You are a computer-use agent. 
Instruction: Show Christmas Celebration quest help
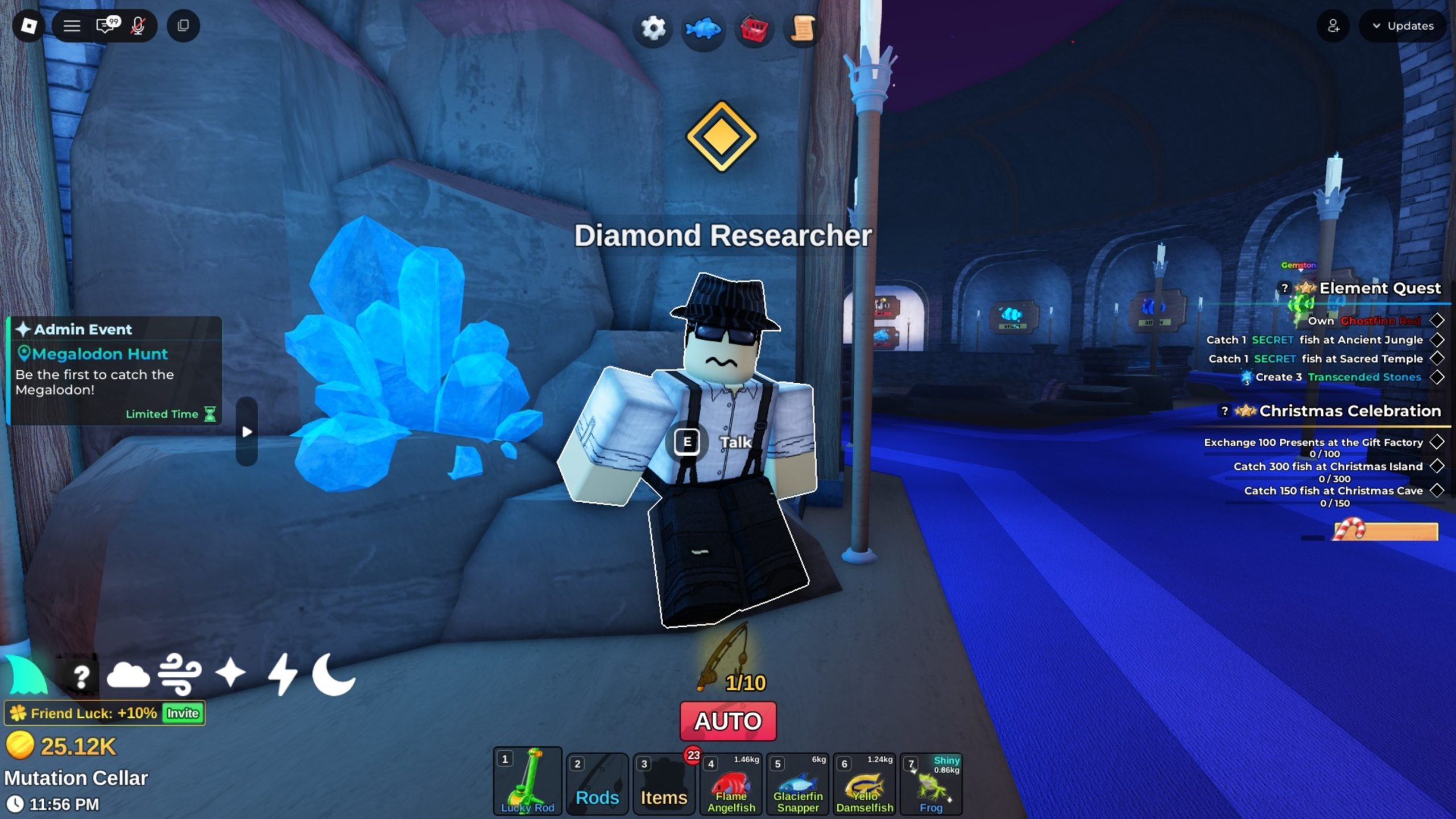[1225, 410]
